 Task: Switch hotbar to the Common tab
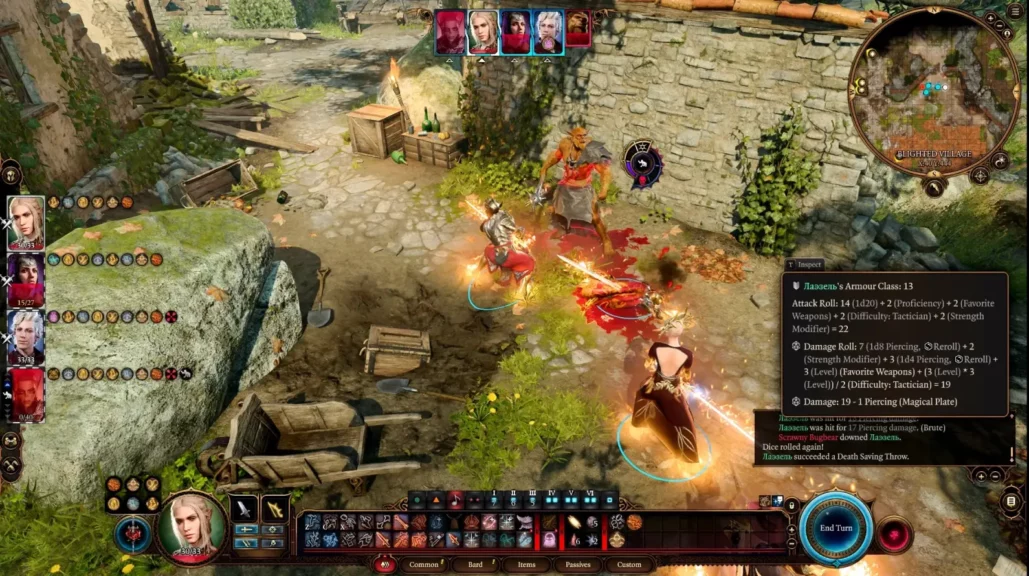424,565
